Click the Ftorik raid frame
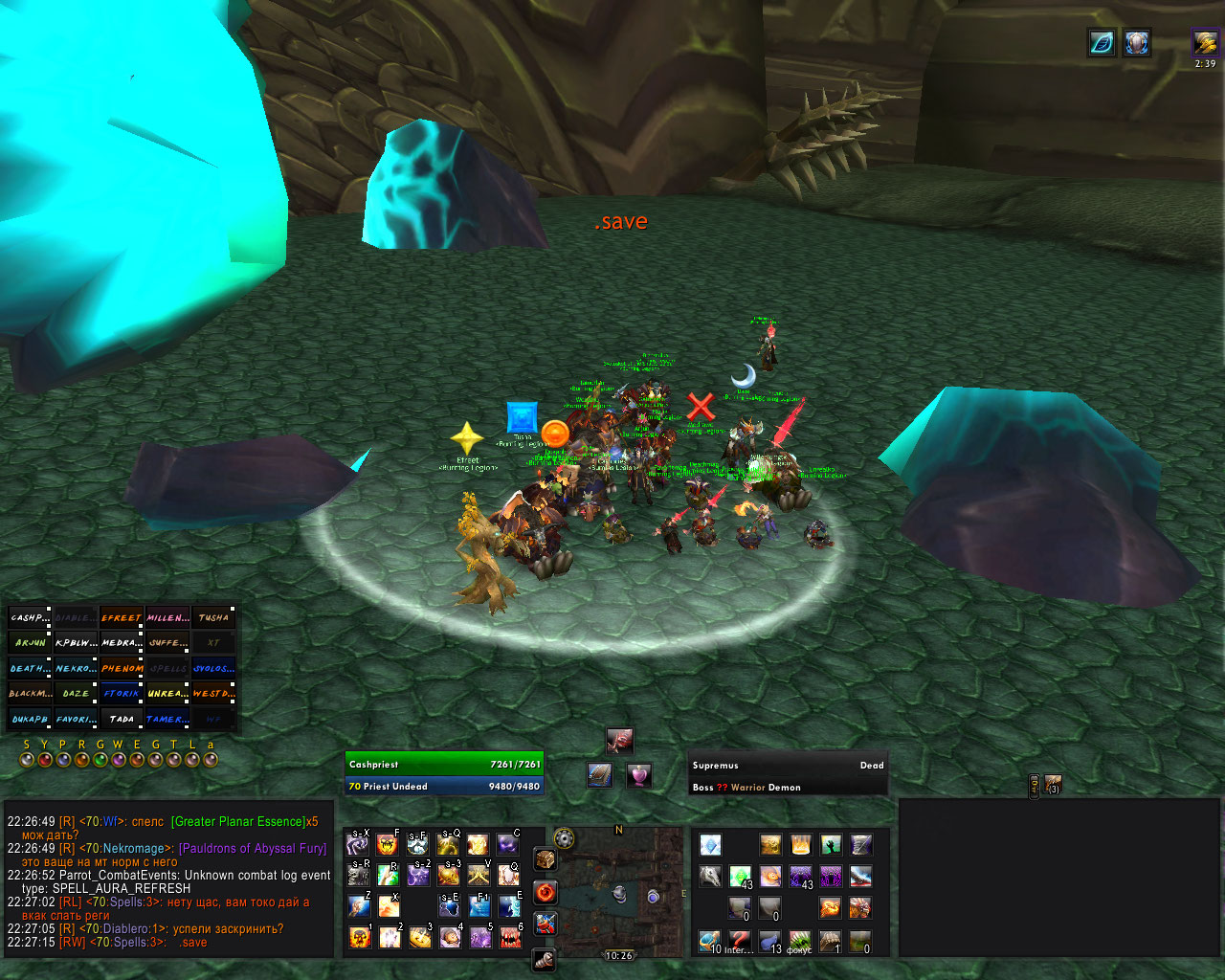 pyautogui.click(x=122, y=693)
